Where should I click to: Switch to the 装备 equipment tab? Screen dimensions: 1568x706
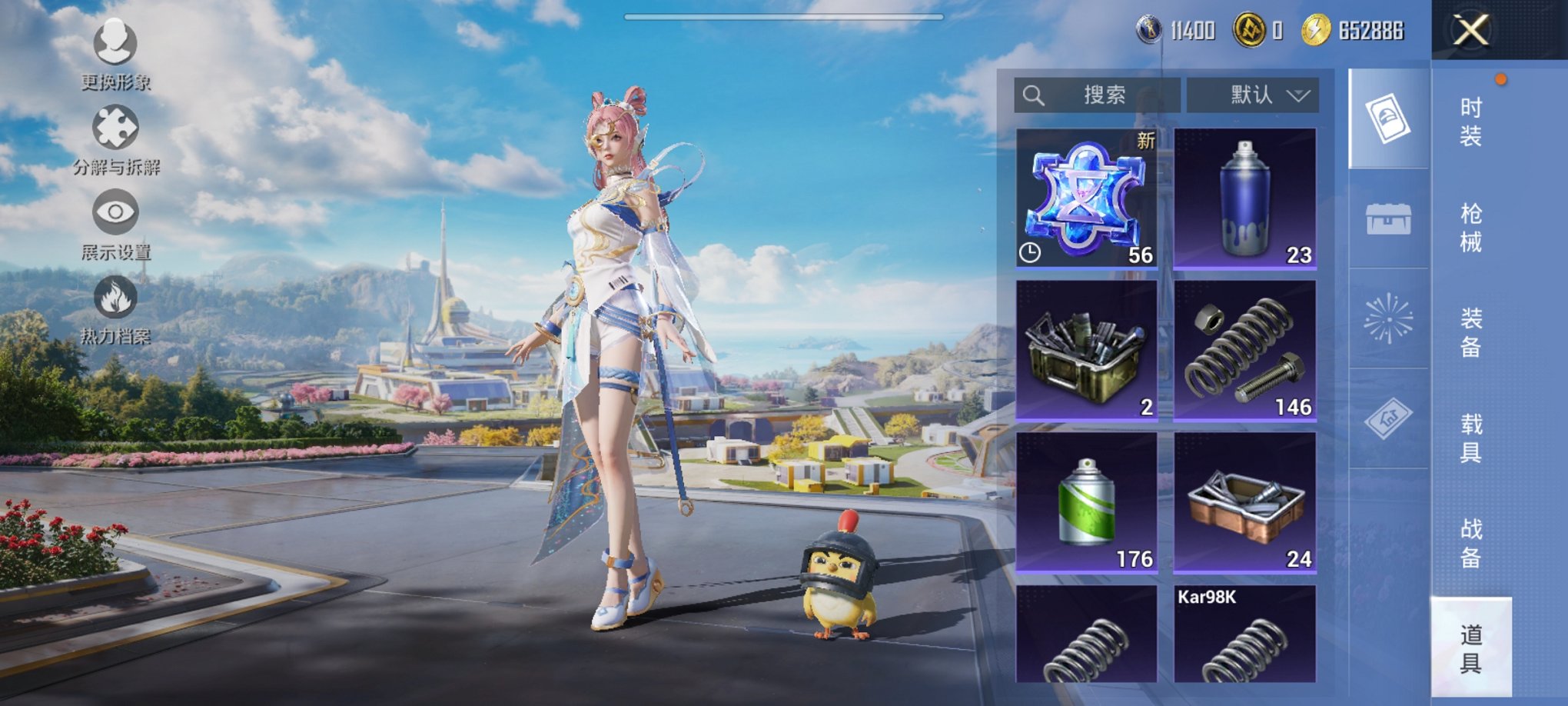tap(1470, 332)
